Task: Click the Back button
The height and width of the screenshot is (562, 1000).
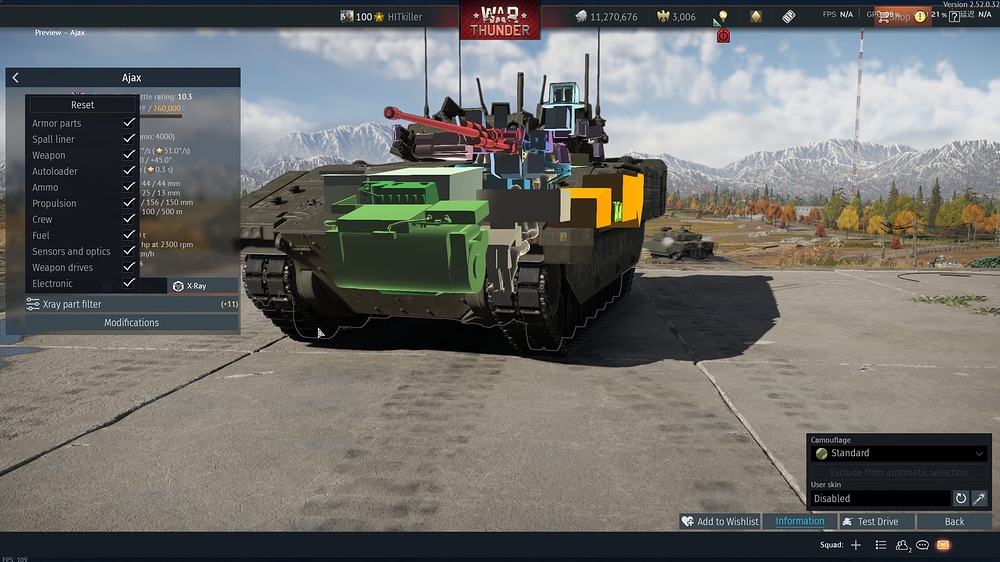Action: 954,521
